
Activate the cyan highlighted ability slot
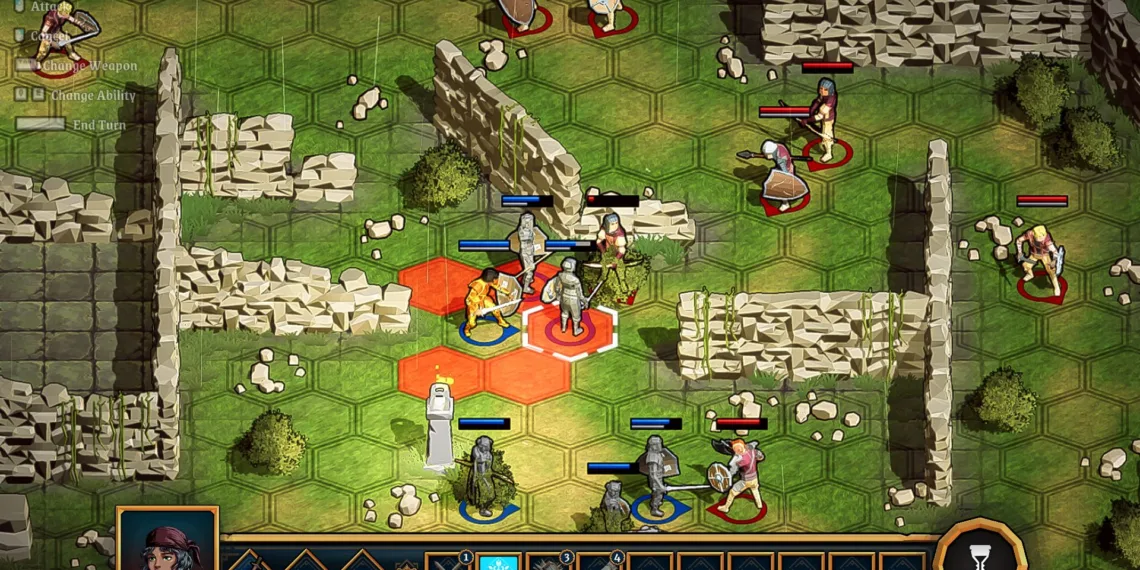[x=498, y=561]
